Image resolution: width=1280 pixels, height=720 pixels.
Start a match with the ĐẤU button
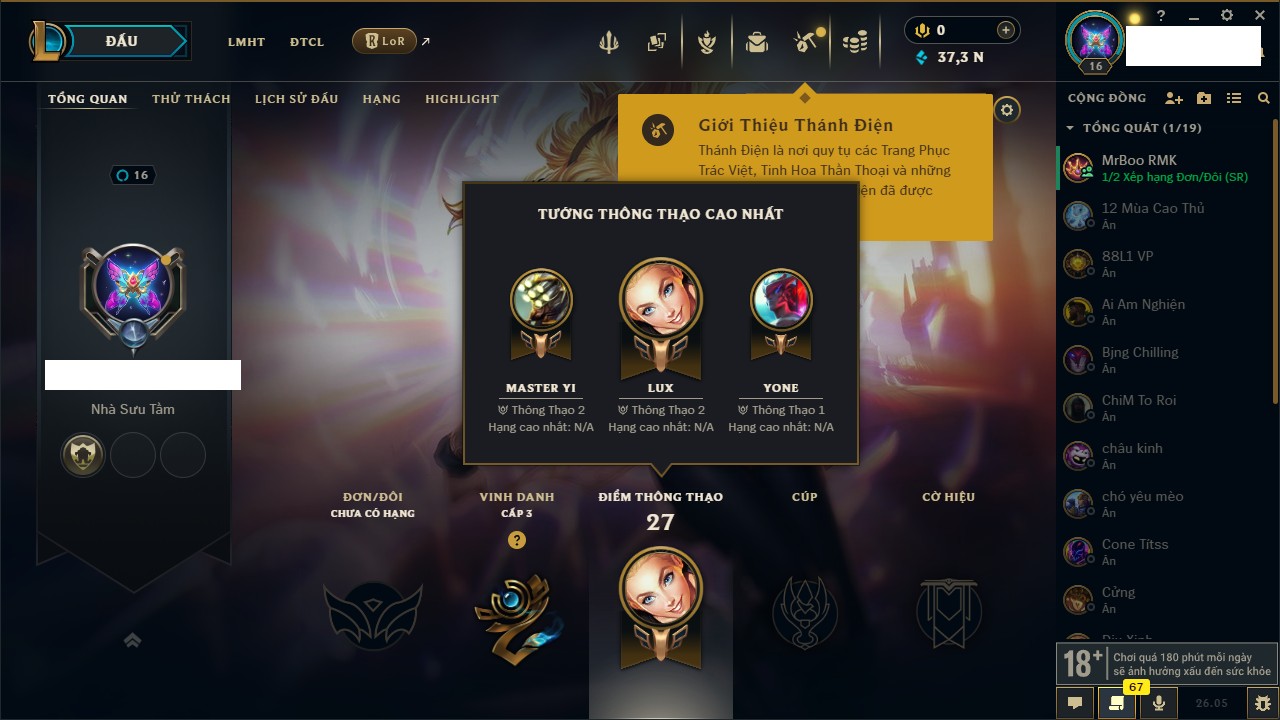click(122, 41)
